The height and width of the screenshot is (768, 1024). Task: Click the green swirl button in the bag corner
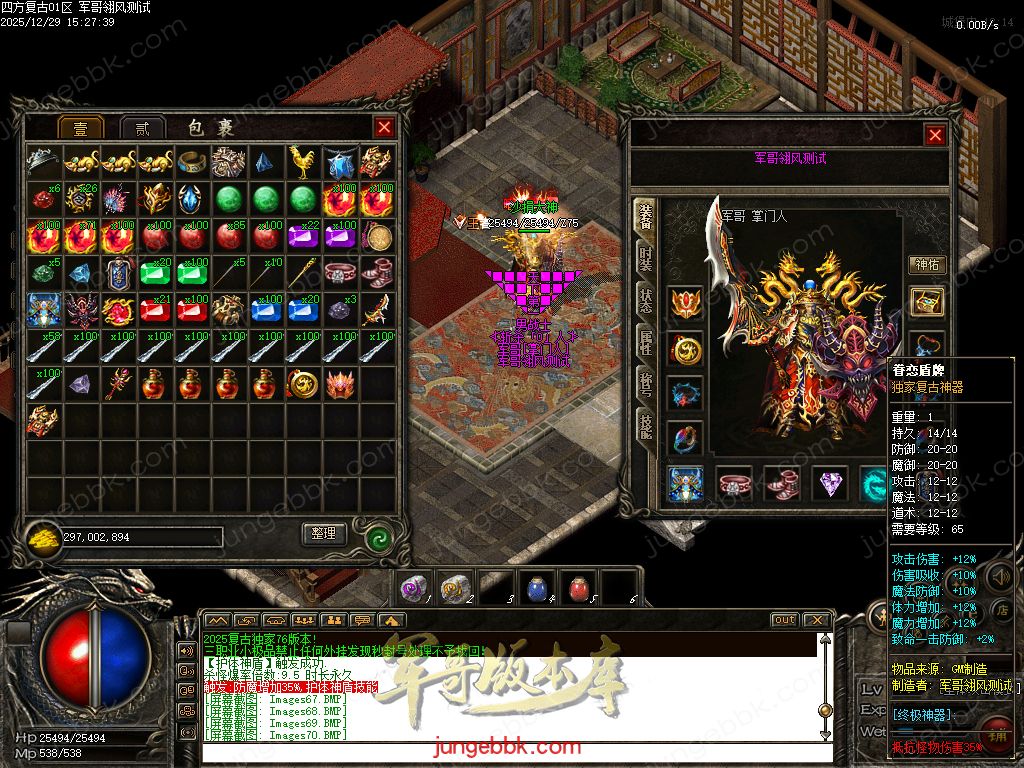point(379,536)
